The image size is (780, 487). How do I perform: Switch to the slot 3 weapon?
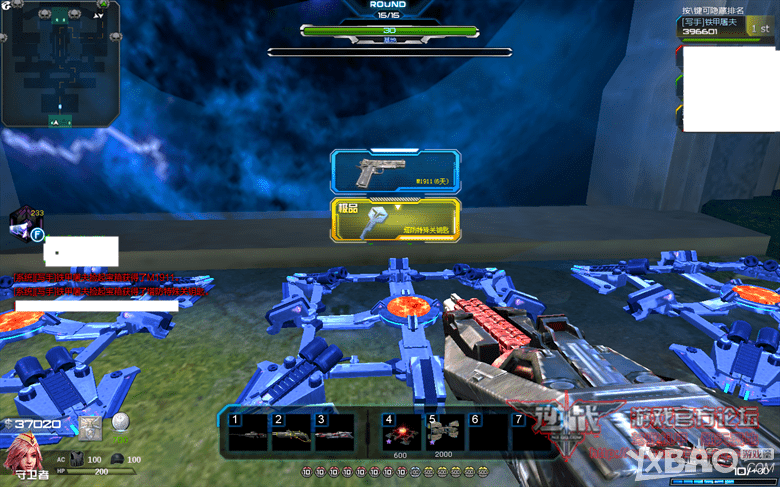click(x=334, y=433)
